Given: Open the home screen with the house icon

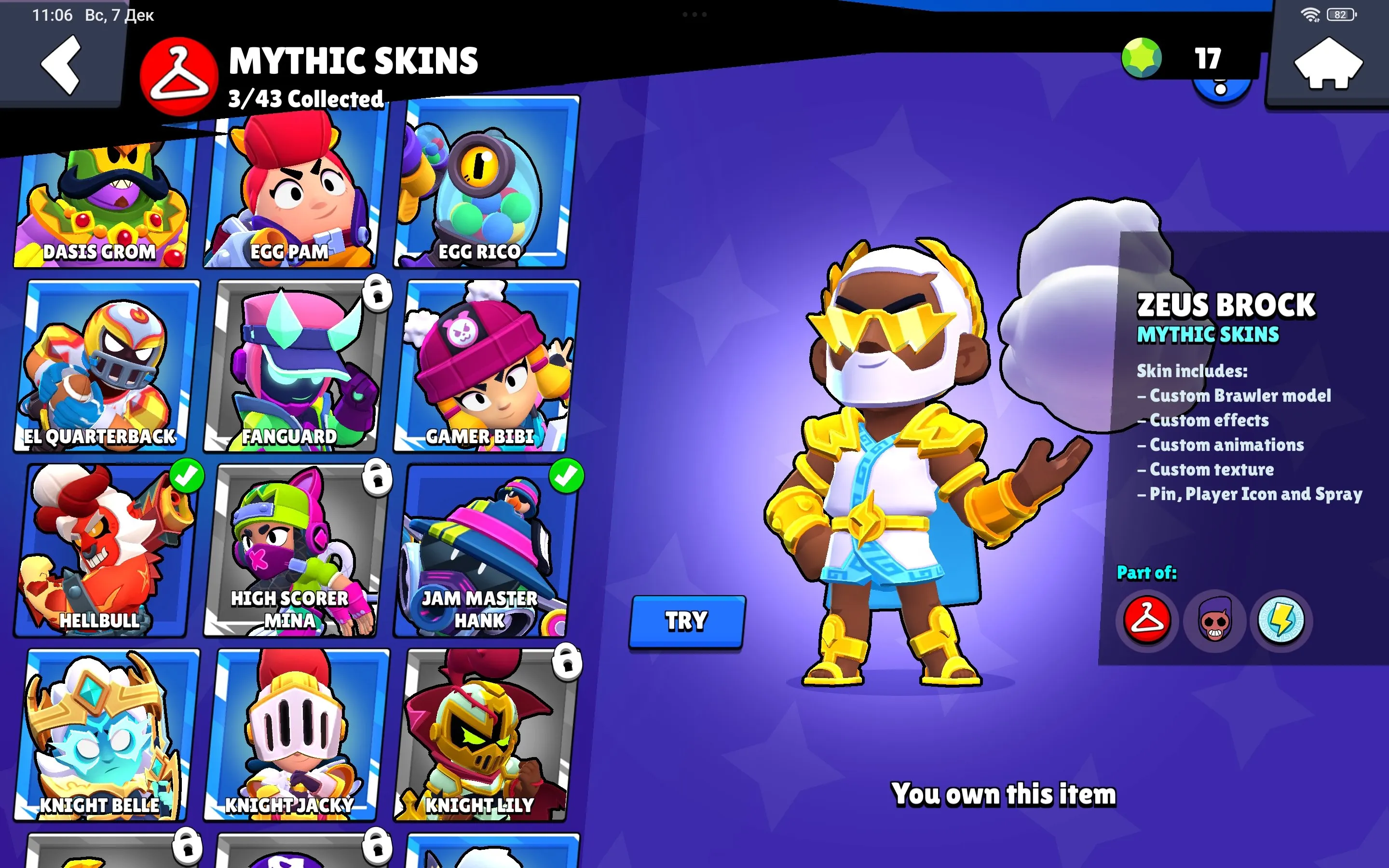Looking at the screenshot, I should (x=1329, y=64).
